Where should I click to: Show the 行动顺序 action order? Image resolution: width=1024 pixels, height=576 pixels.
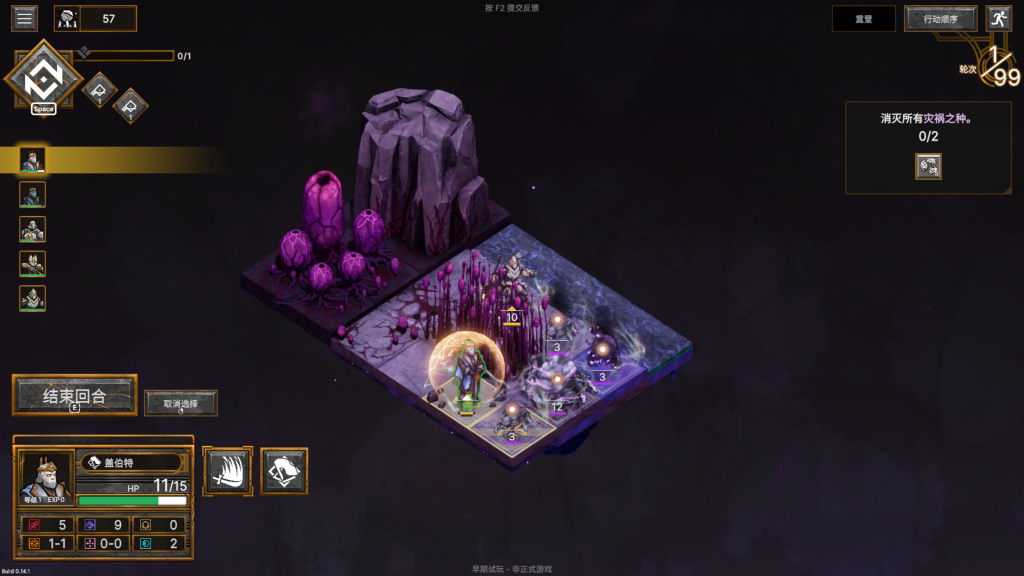point(940,18)
